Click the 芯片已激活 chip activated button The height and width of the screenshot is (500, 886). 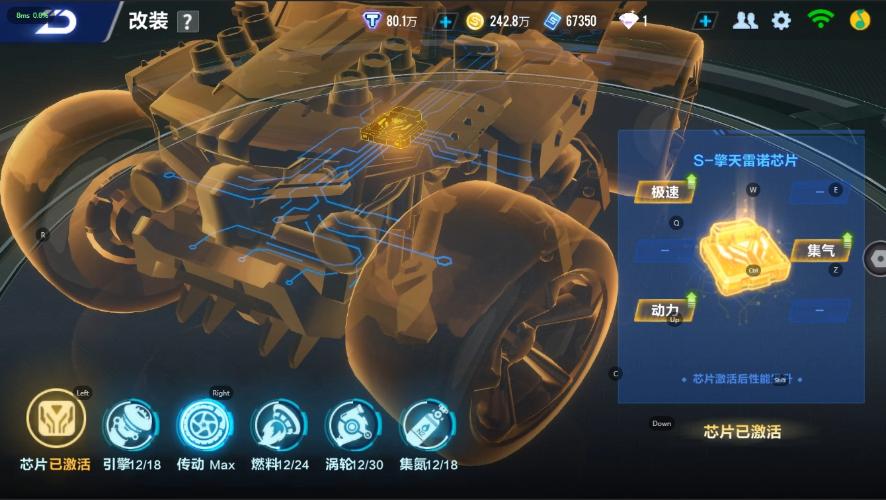pos(742,432)
